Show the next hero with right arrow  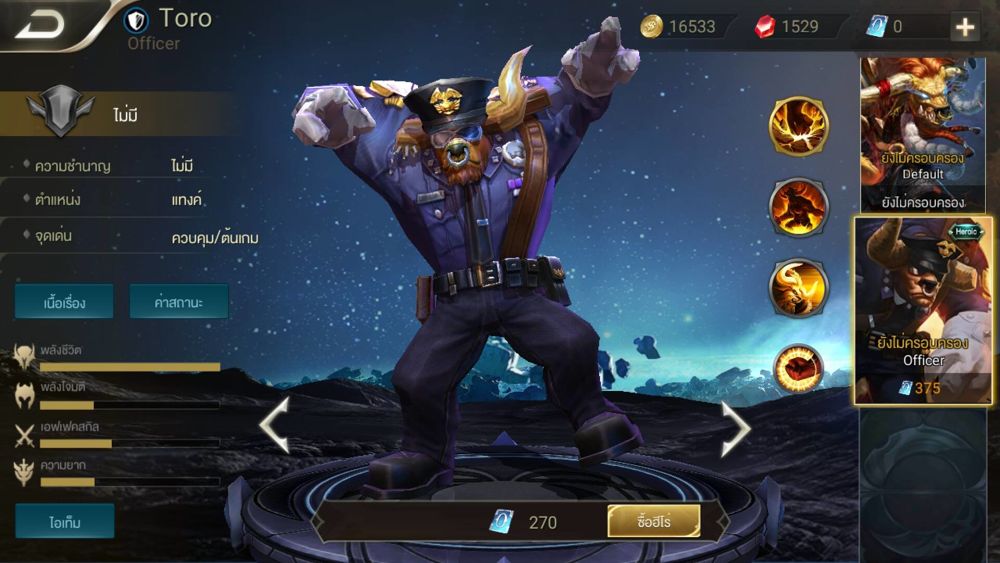pyautogui.click(x=736, y=426)
